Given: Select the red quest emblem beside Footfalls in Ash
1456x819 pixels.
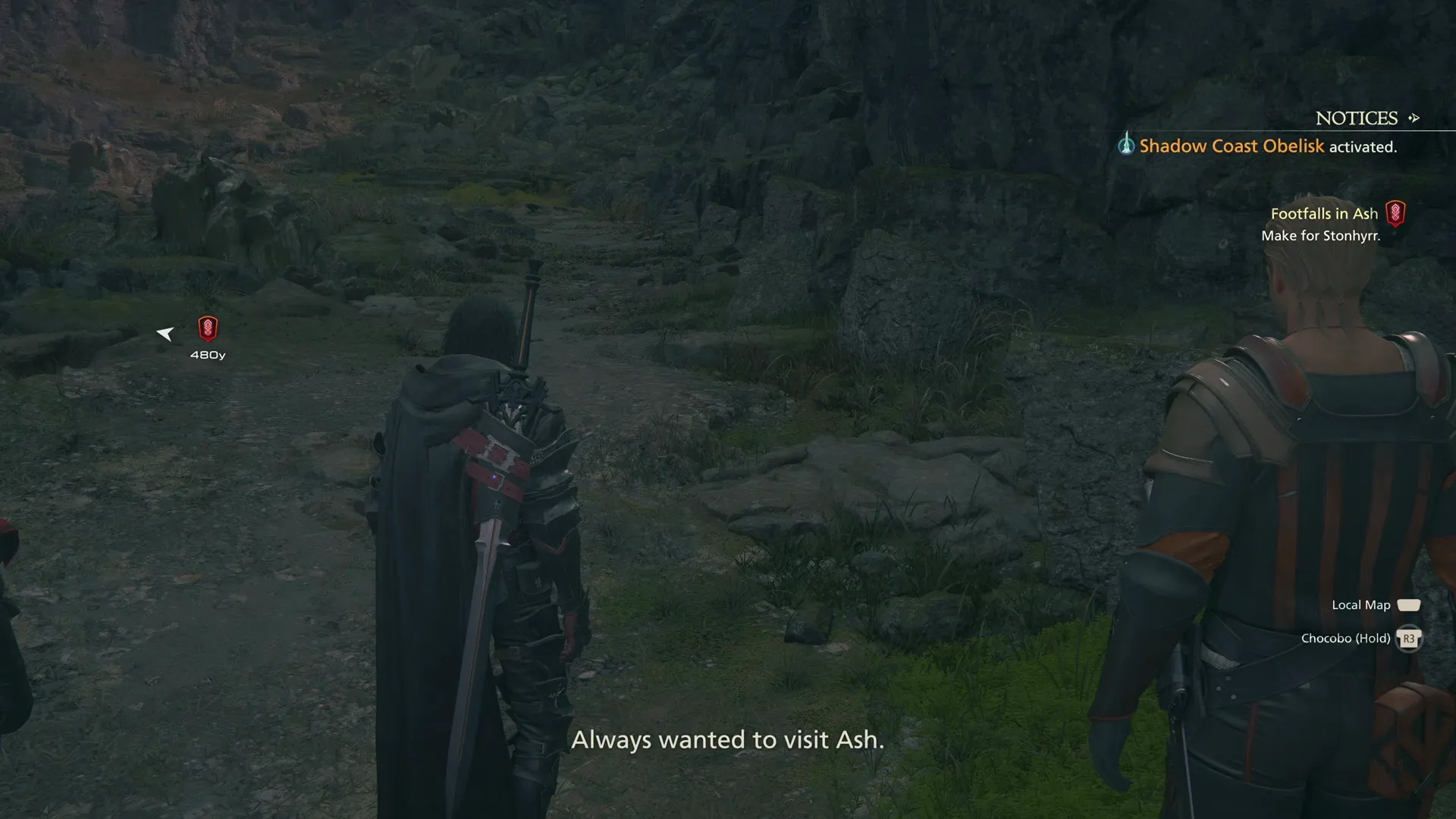Looking at the screenshot, I should [x=1395, y=213].
